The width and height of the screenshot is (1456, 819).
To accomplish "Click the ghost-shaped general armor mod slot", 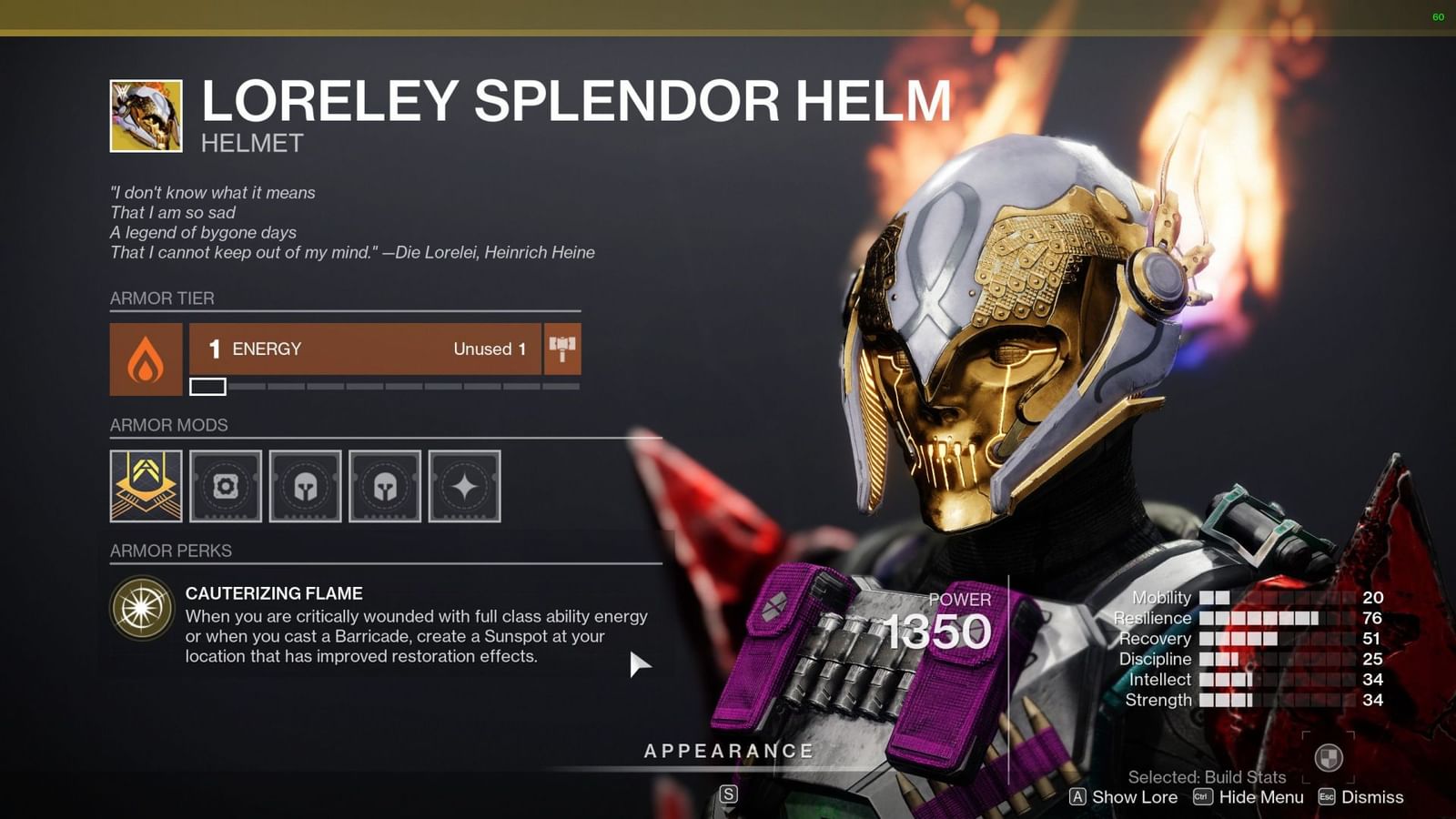I will (x=226, y=487).
